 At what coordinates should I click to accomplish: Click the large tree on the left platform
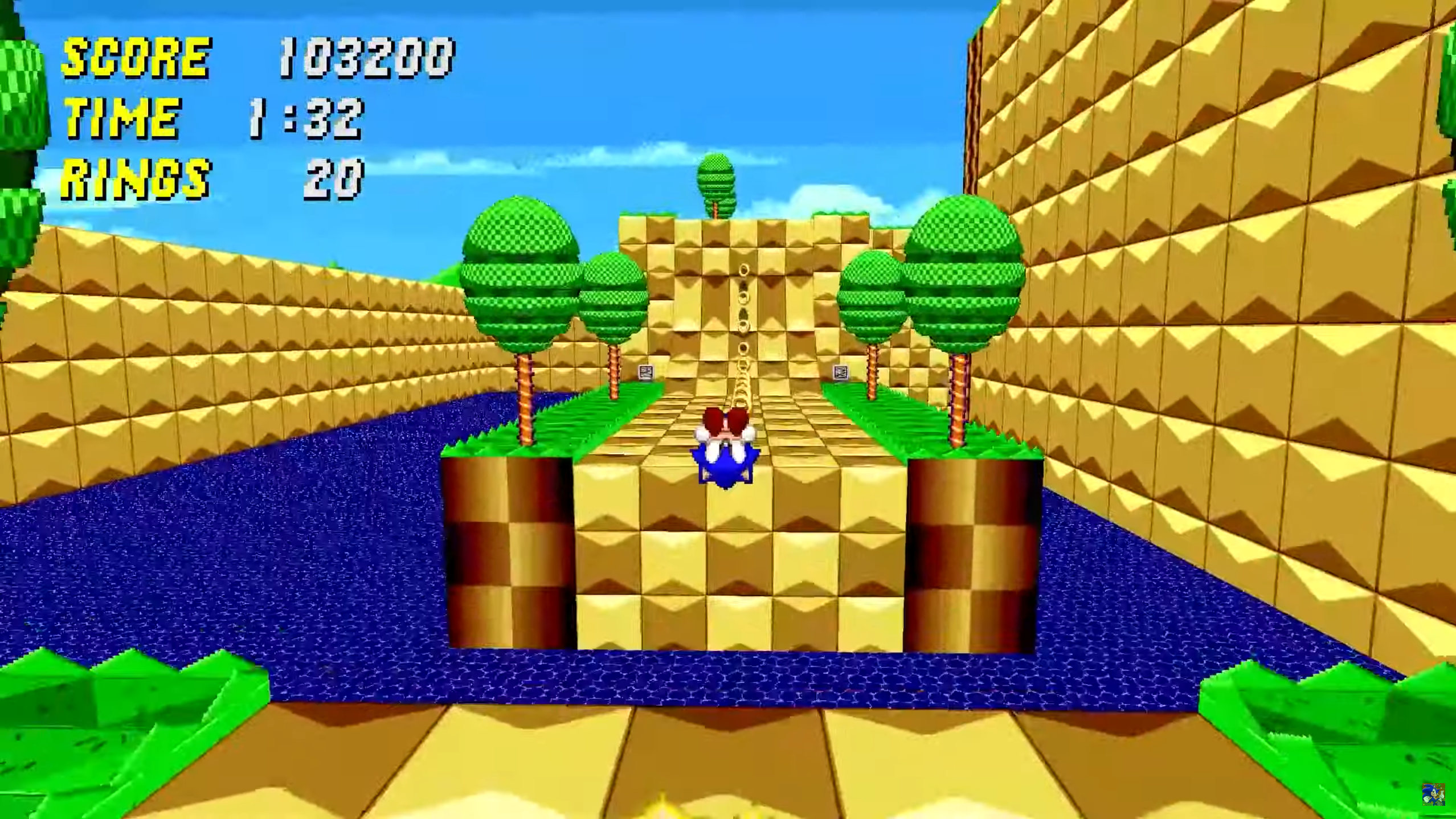coord(521,273)
